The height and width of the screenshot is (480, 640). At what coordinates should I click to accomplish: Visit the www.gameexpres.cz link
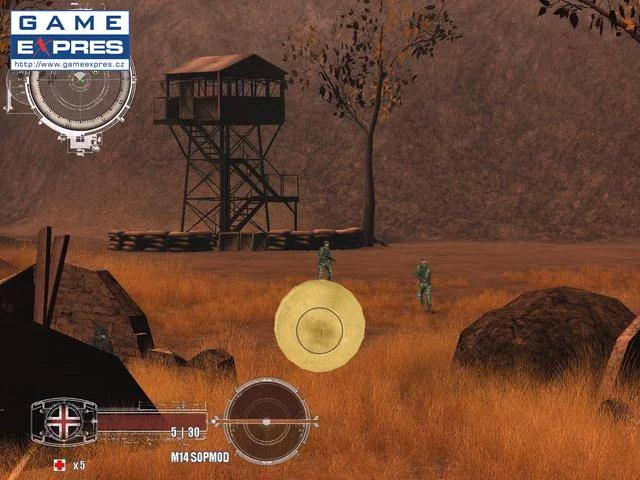click(x=70, y=63)
